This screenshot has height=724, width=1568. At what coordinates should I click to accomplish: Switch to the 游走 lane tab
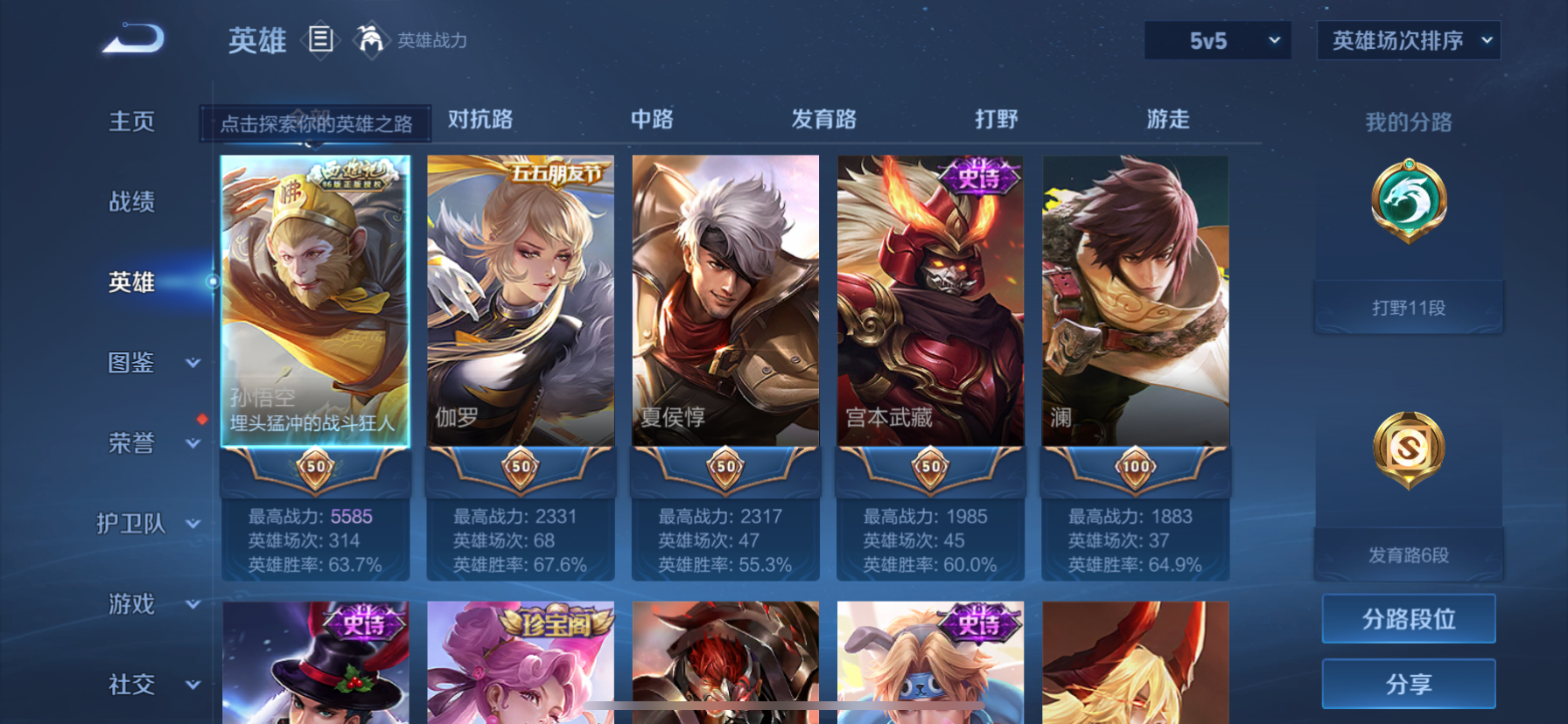1167,120
